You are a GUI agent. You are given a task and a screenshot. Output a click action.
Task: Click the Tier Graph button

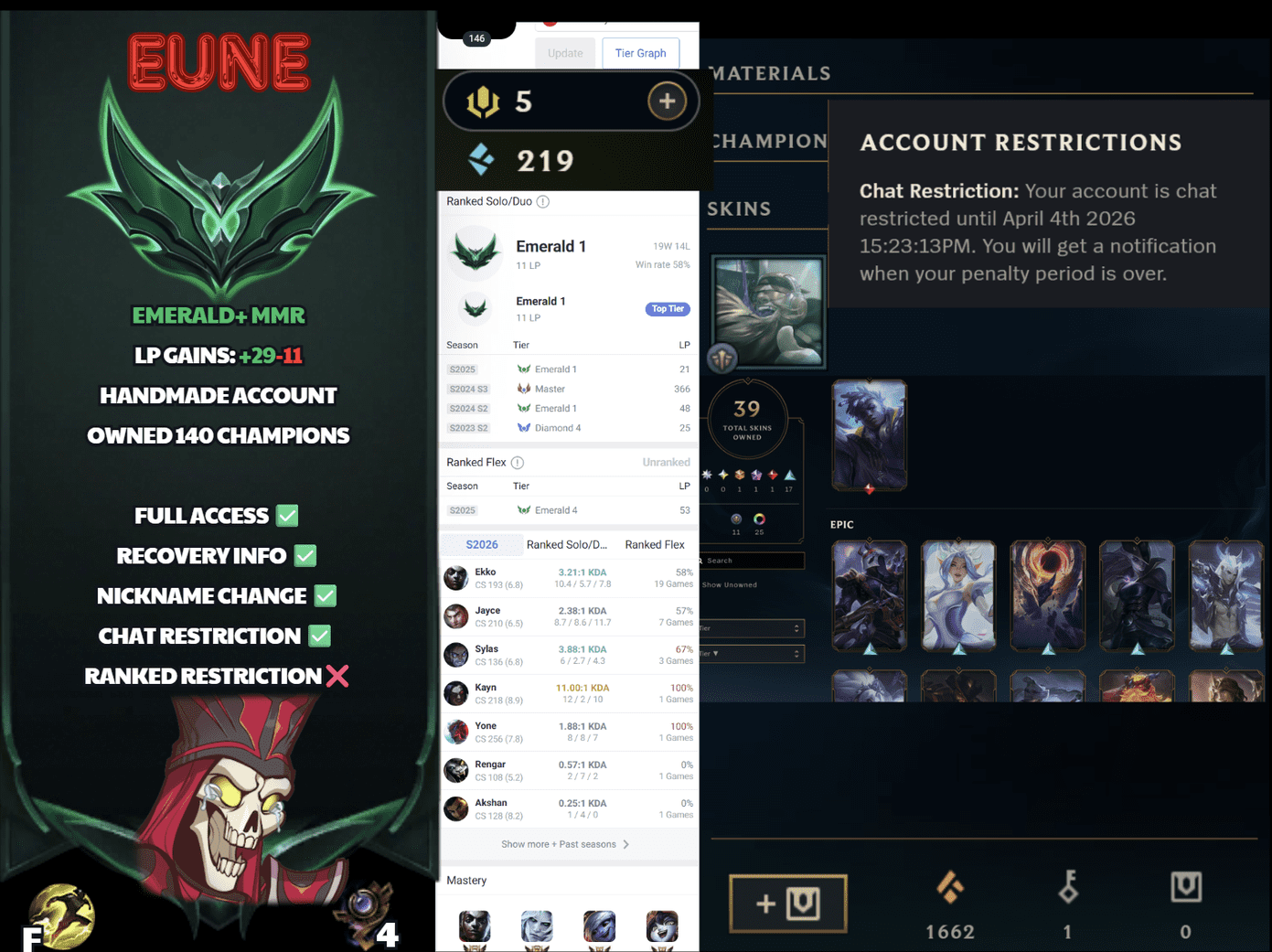tap(640, 52)
